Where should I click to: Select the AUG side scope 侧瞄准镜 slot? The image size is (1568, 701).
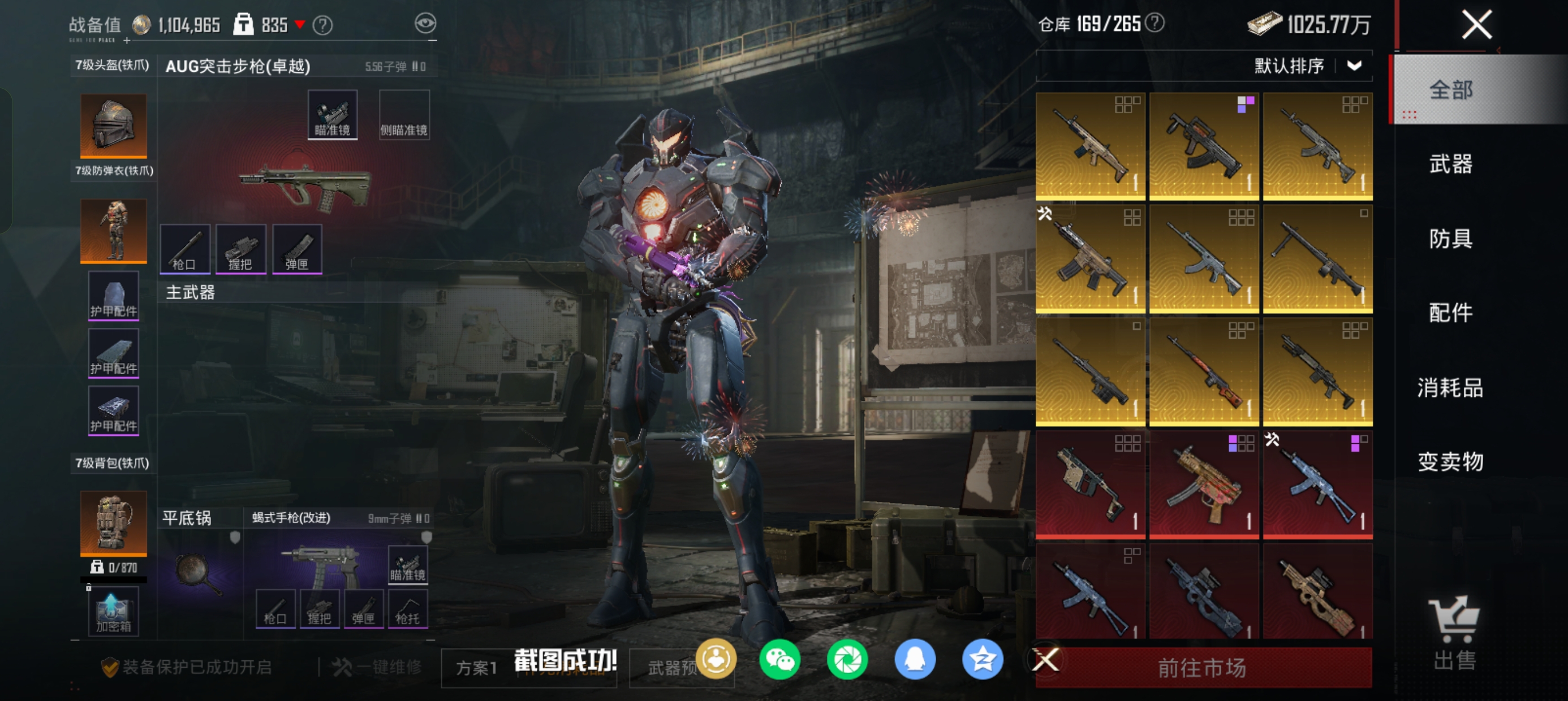click(404, 115)
